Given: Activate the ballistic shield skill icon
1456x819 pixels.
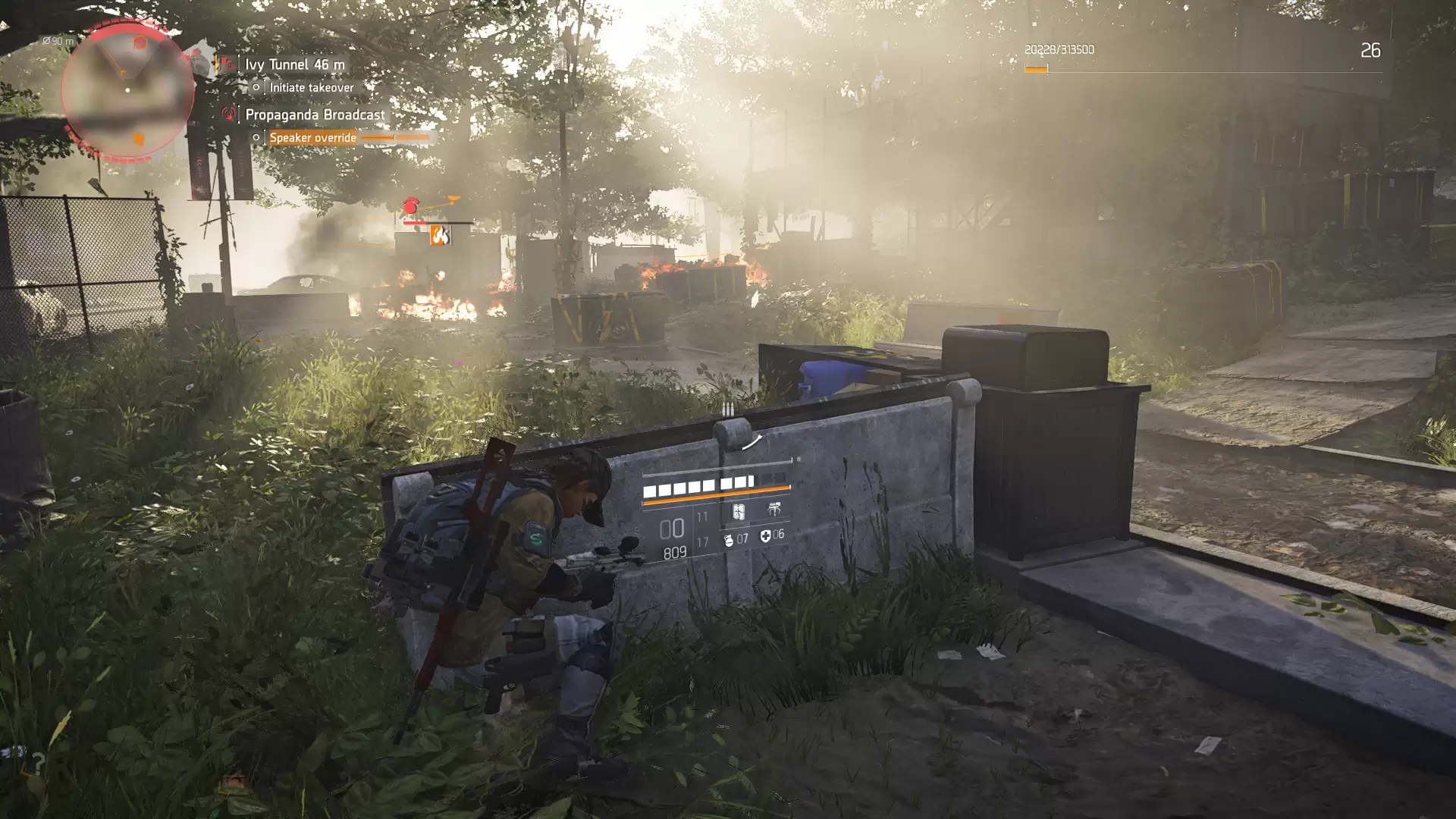Looking at the screenshot, I should (x=737, y=511).
